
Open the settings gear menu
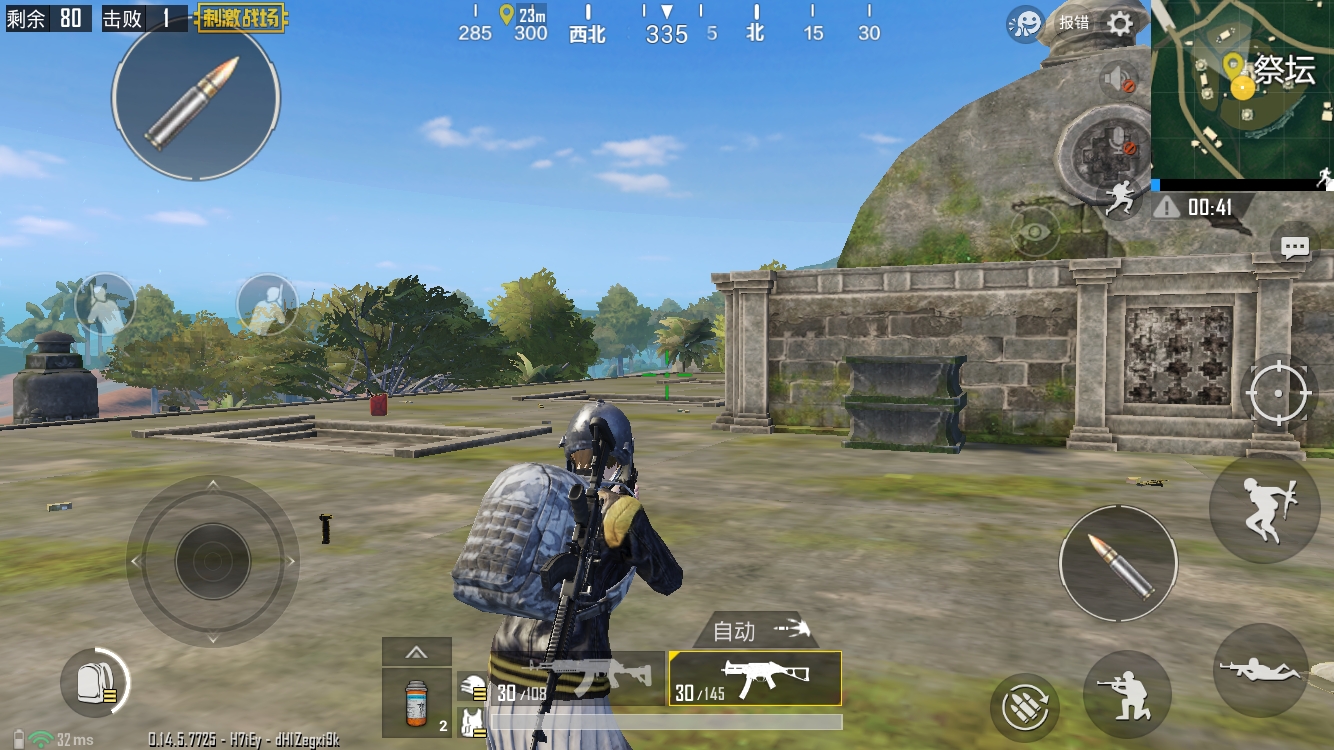(1121, 23)
